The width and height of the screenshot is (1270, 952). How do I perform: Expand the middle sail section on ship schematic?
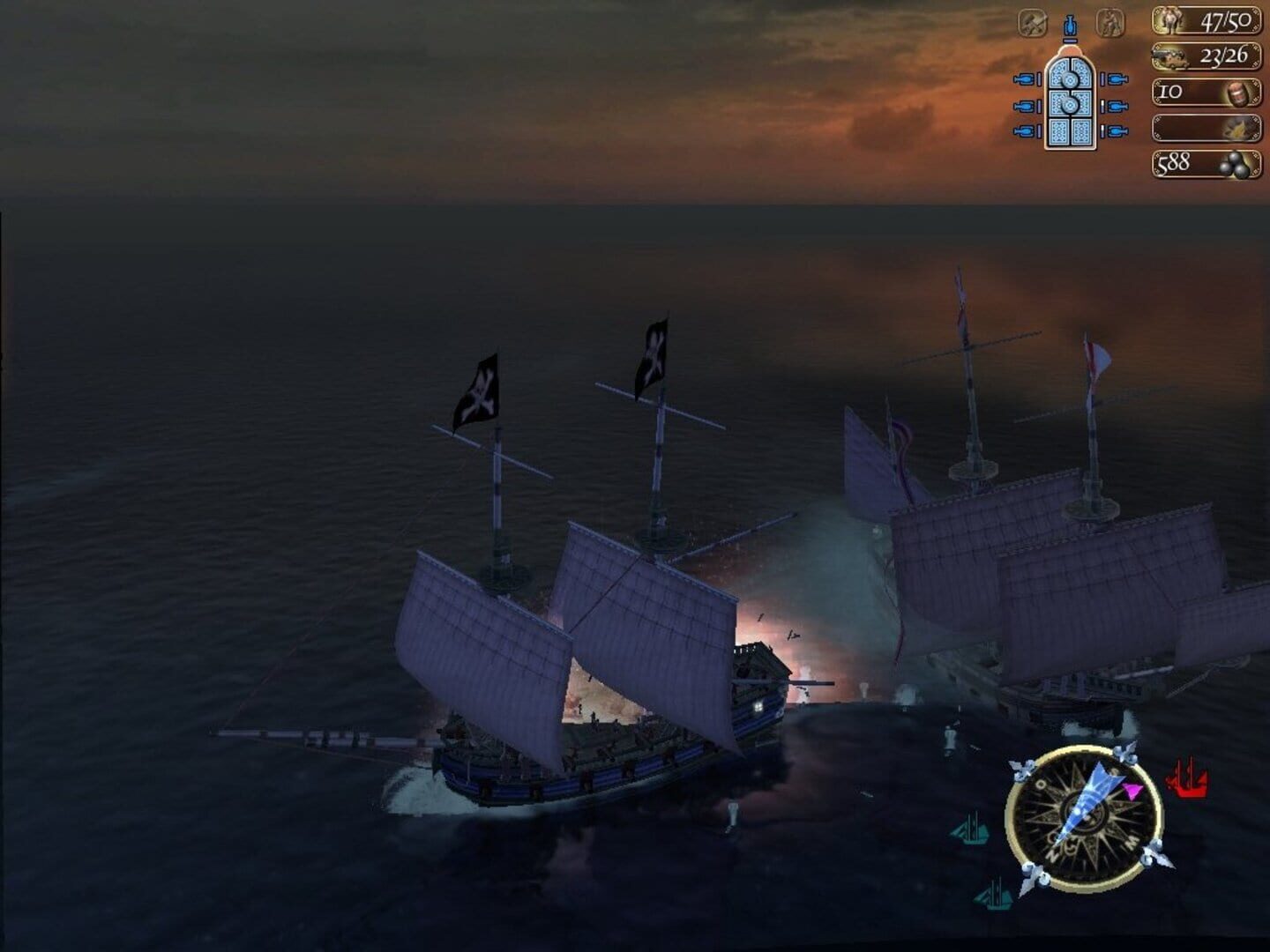(x=1070, y=104)
